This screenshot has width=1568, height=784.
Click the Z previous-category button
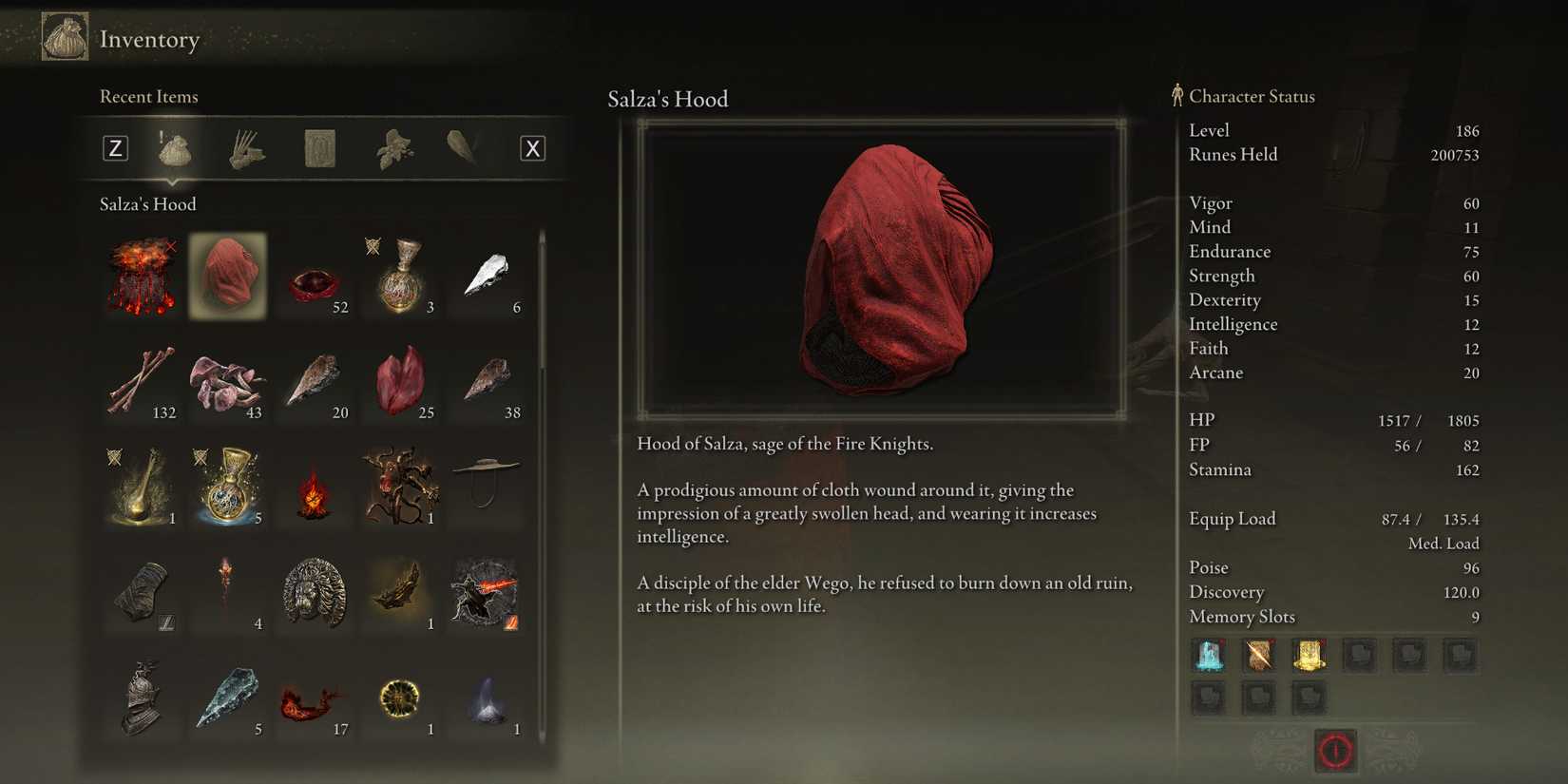pyautogui.click(x=115, y=148)
